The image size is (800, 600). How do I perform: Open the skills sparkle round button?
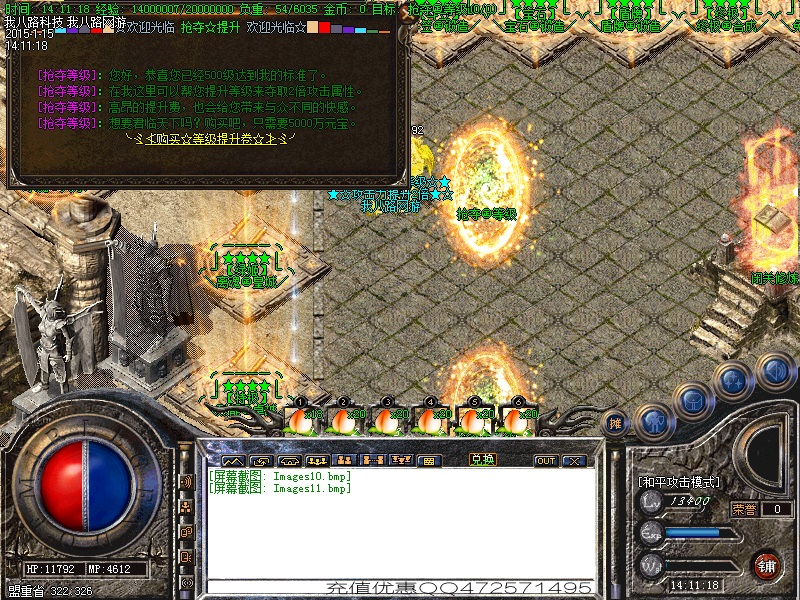(733, 380)
